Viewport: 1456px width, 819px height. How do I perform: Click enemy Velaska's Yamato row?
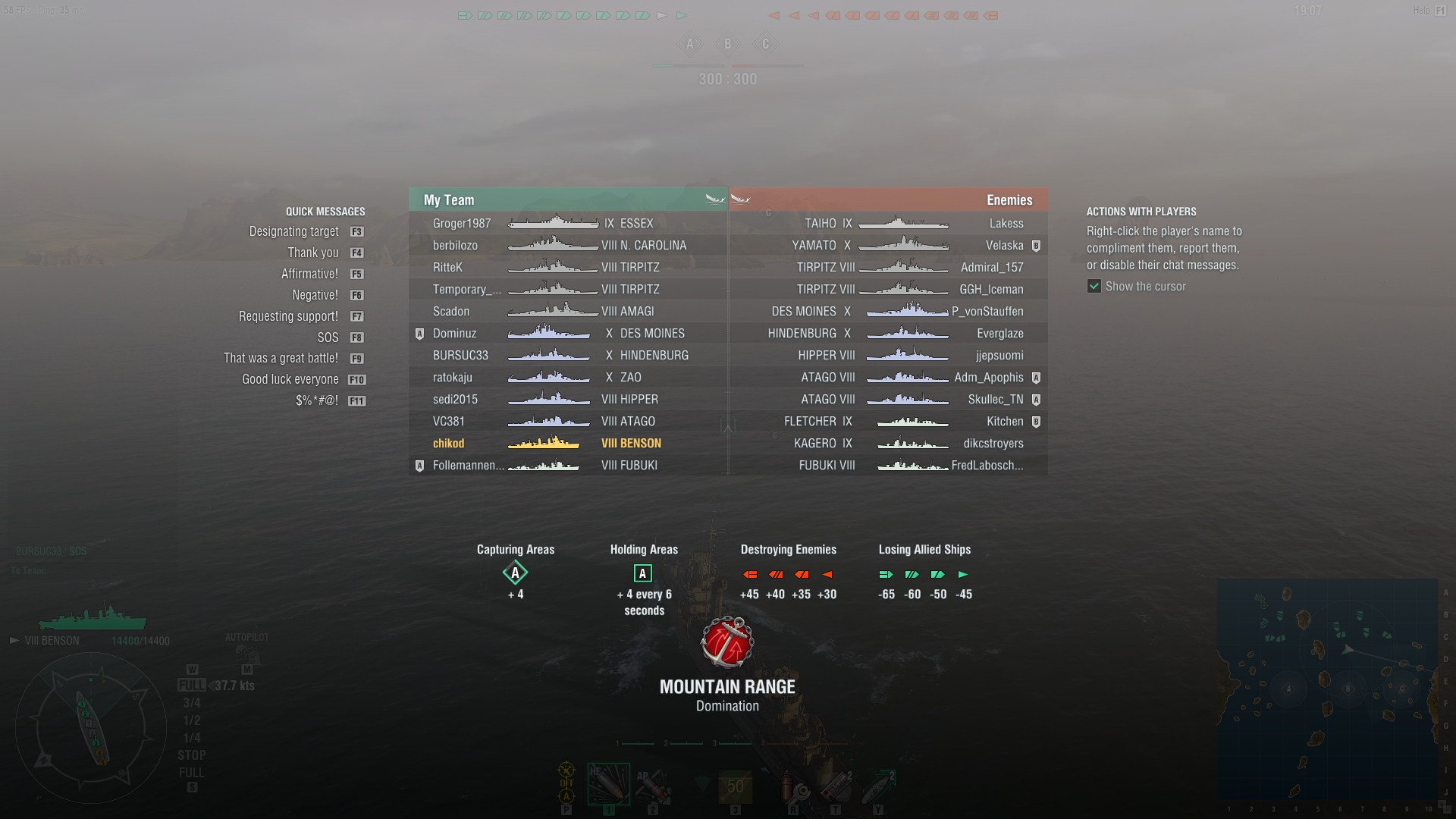1004,246
